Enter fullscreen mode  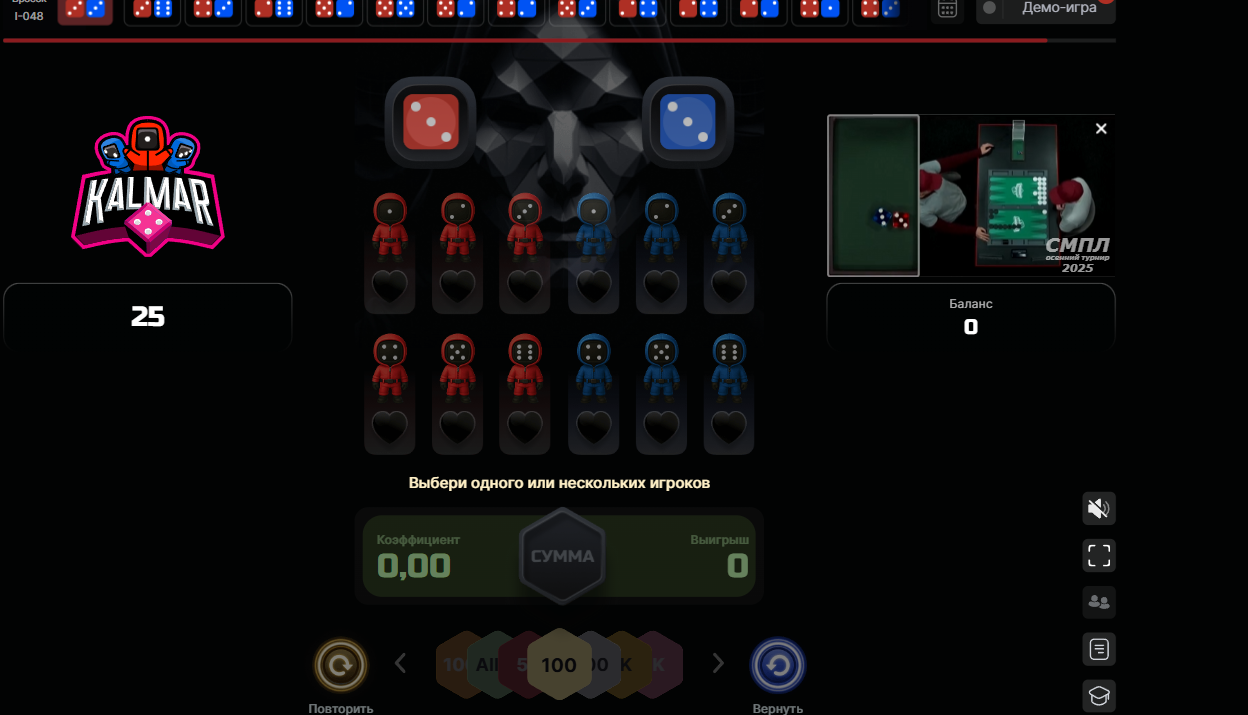click(x=1099, y=555)
